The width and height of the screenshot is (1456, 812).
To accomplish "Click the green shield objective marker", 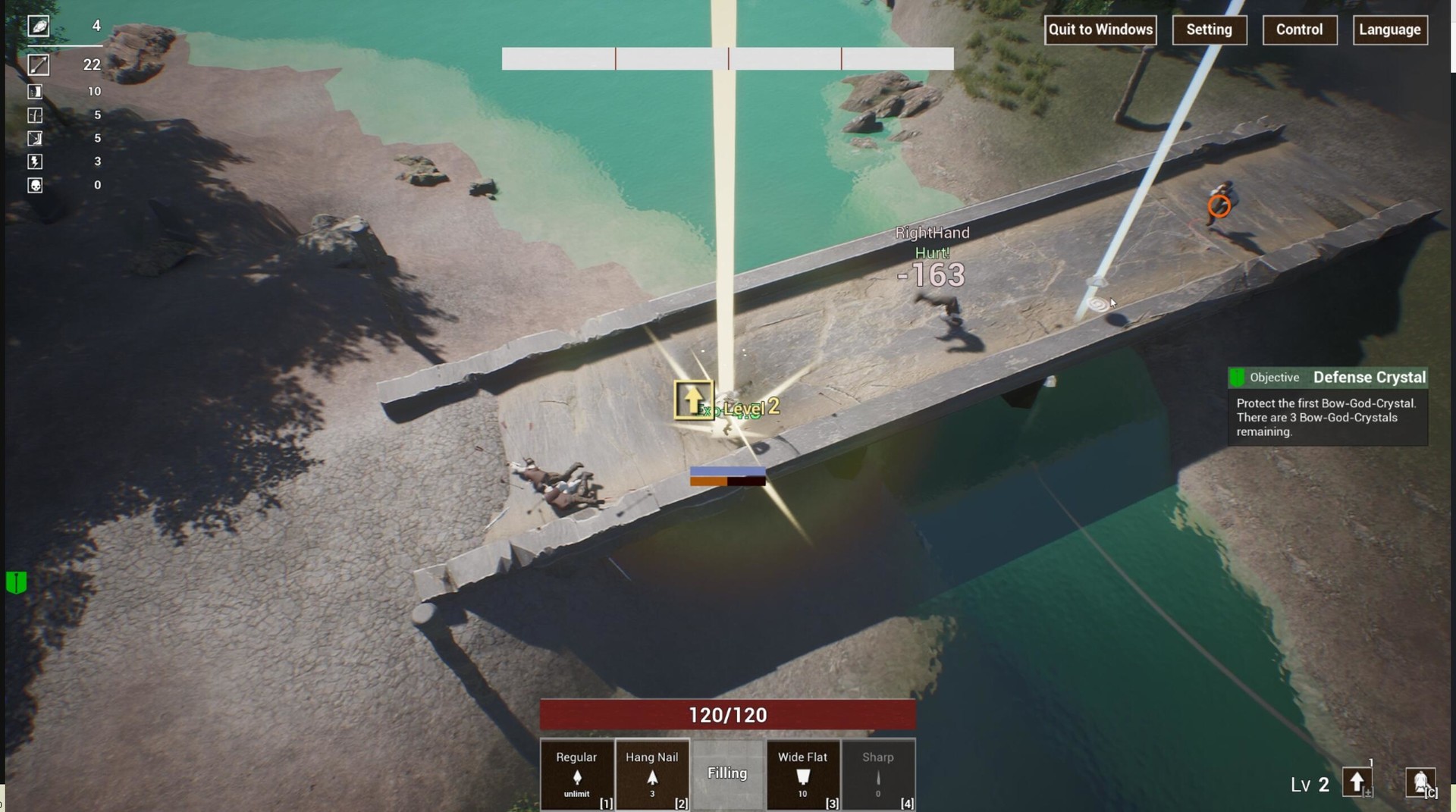I will coord(16,582).
